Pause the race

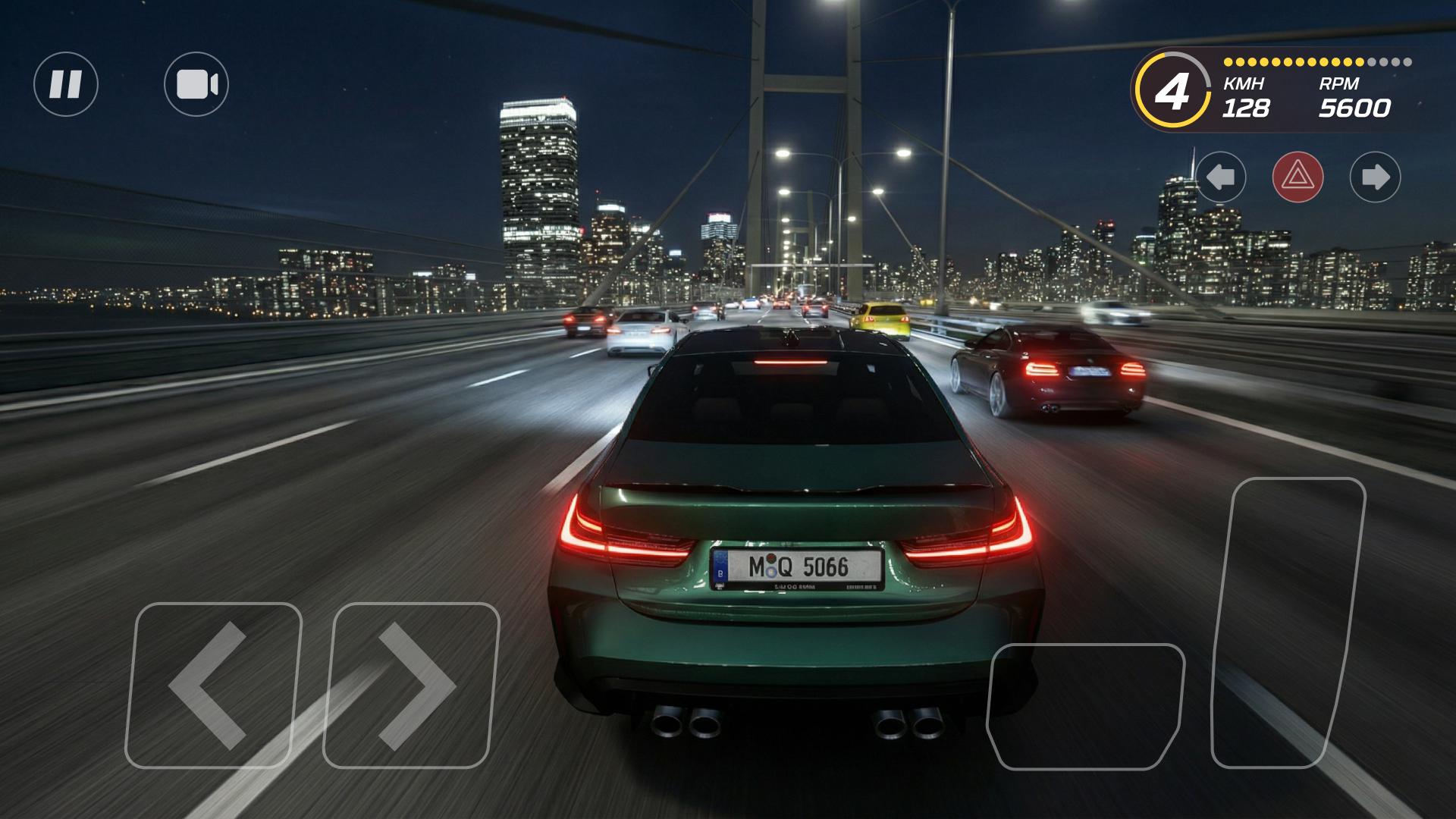(x=66, y=84)
